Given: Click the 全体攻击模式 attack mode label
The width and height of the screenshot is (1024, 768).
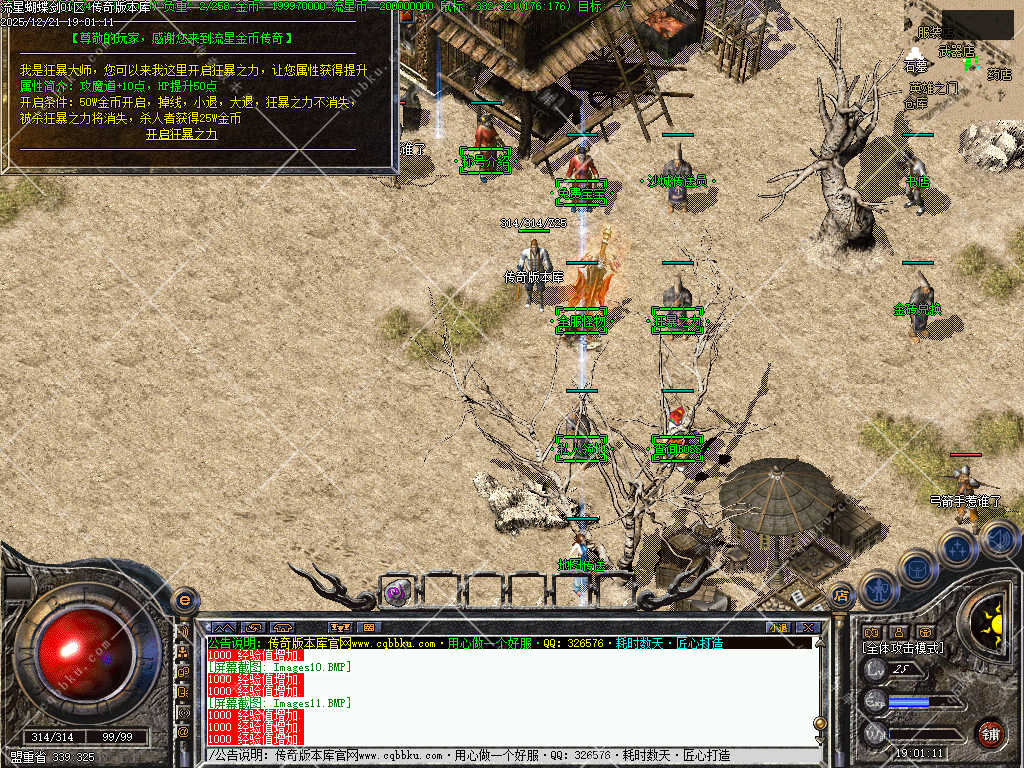Looking at the screenshot, I should pos(902,648).
